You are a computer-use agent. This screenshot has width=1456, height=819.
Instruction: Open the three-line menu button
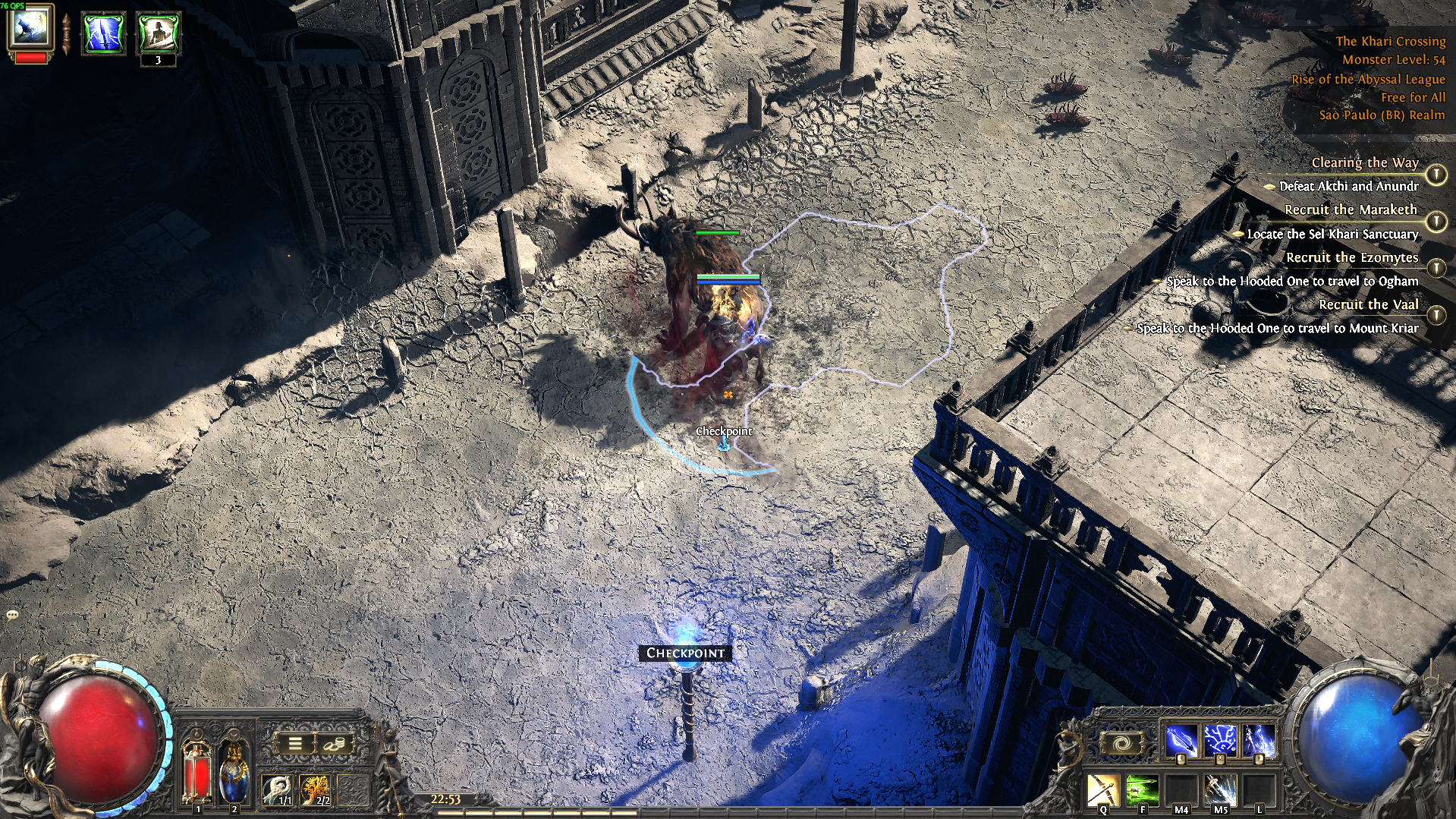coord(294,744)
